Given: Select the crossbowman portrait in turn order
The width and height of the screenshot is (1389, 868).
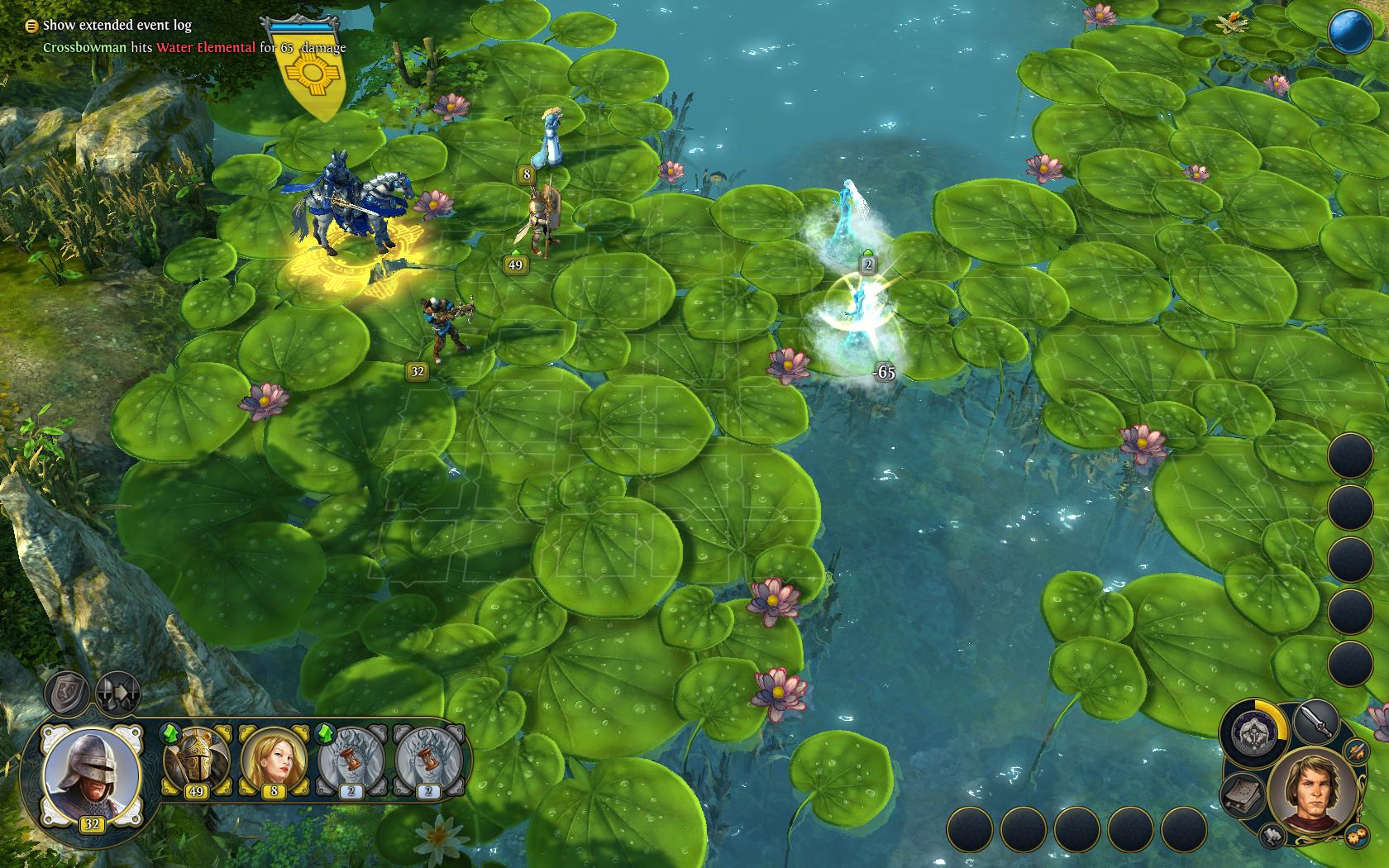Looking at the screenshot, I should [x=91, y=773].
